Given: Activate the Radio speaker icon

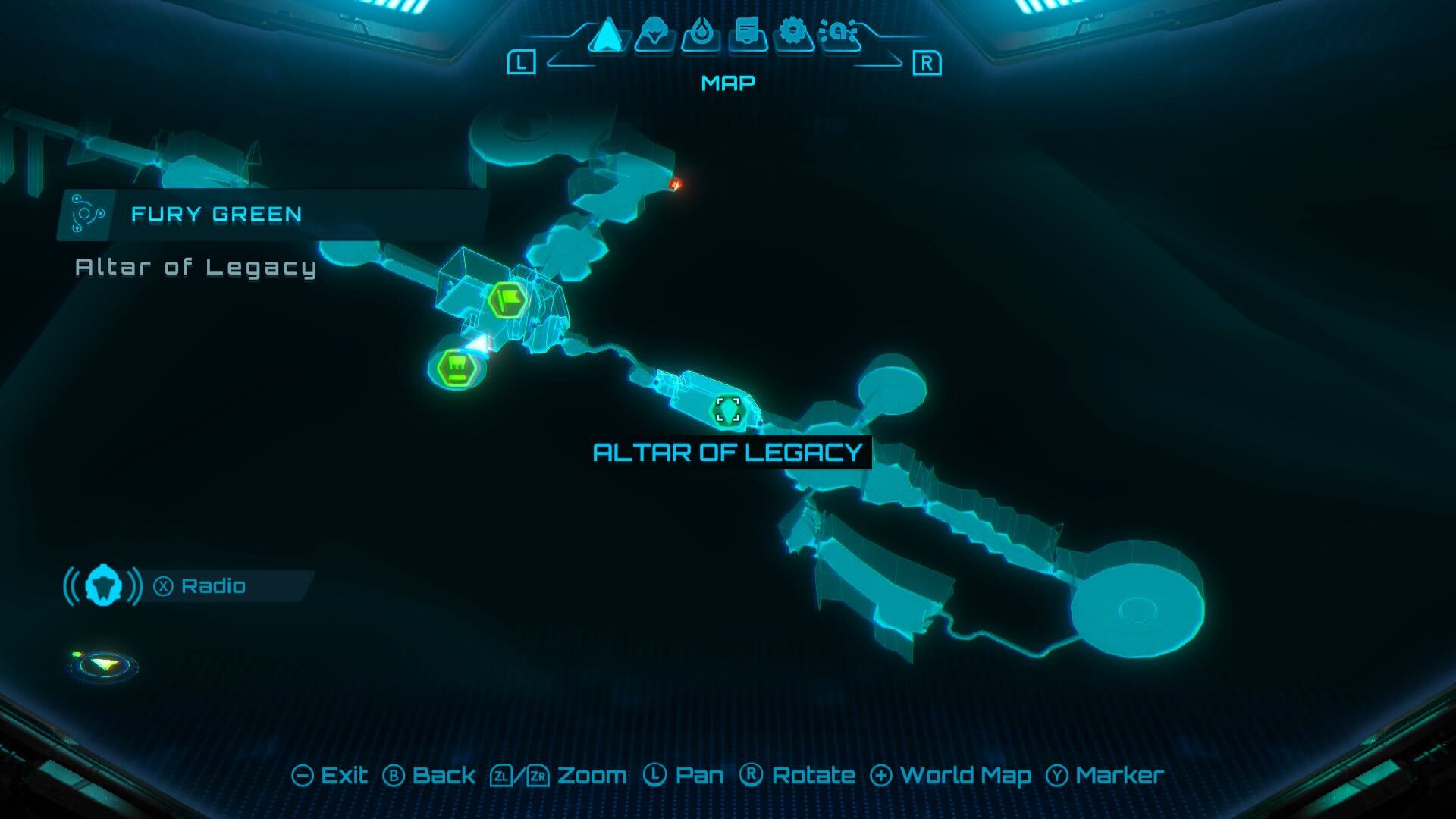Looking at the screenshot, I should 104,585.
